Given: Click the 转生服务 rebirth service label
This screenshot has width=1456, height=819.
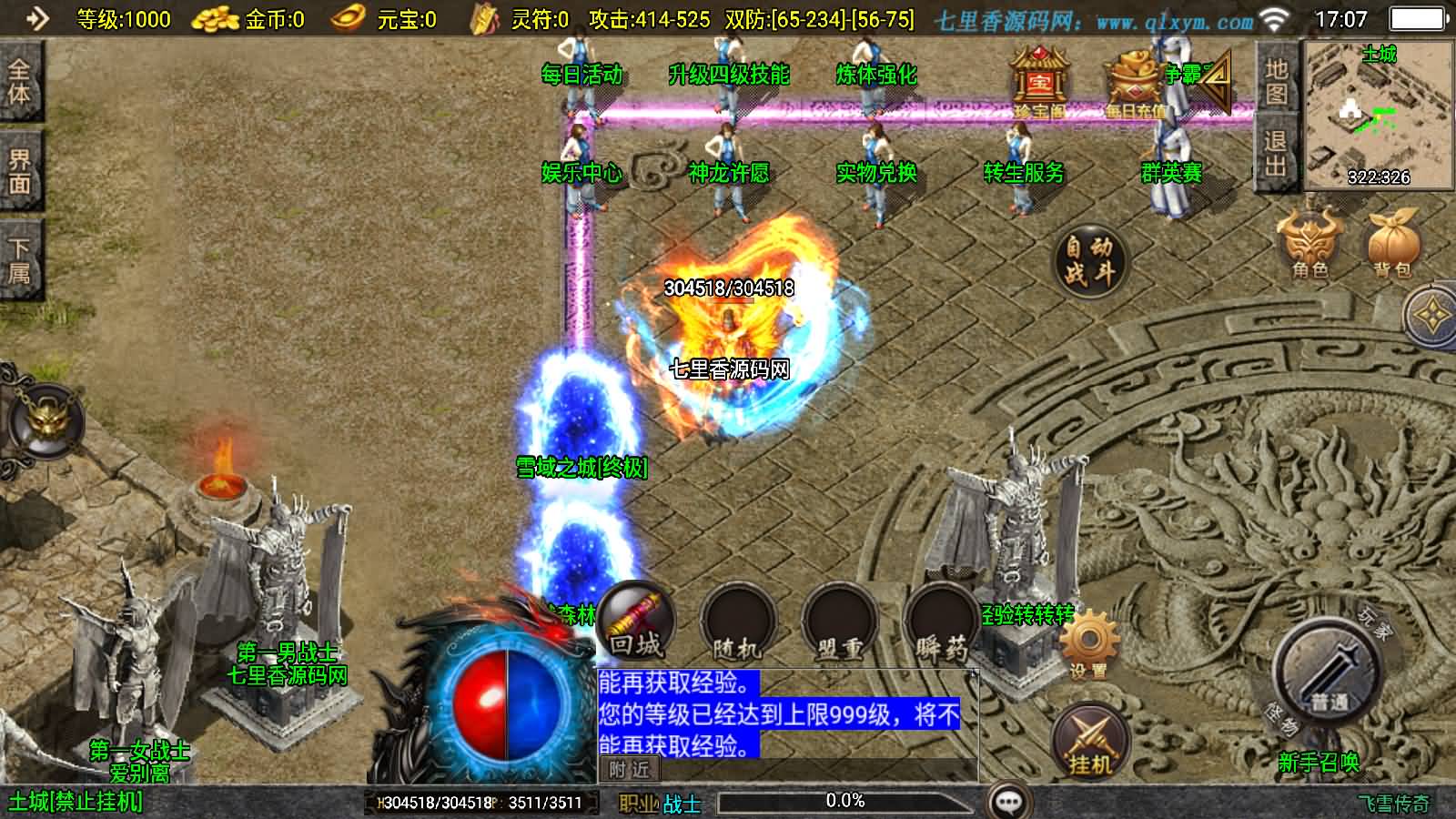Looking at the screenshot, I should pyautogui.click(x=1023, y=172).
